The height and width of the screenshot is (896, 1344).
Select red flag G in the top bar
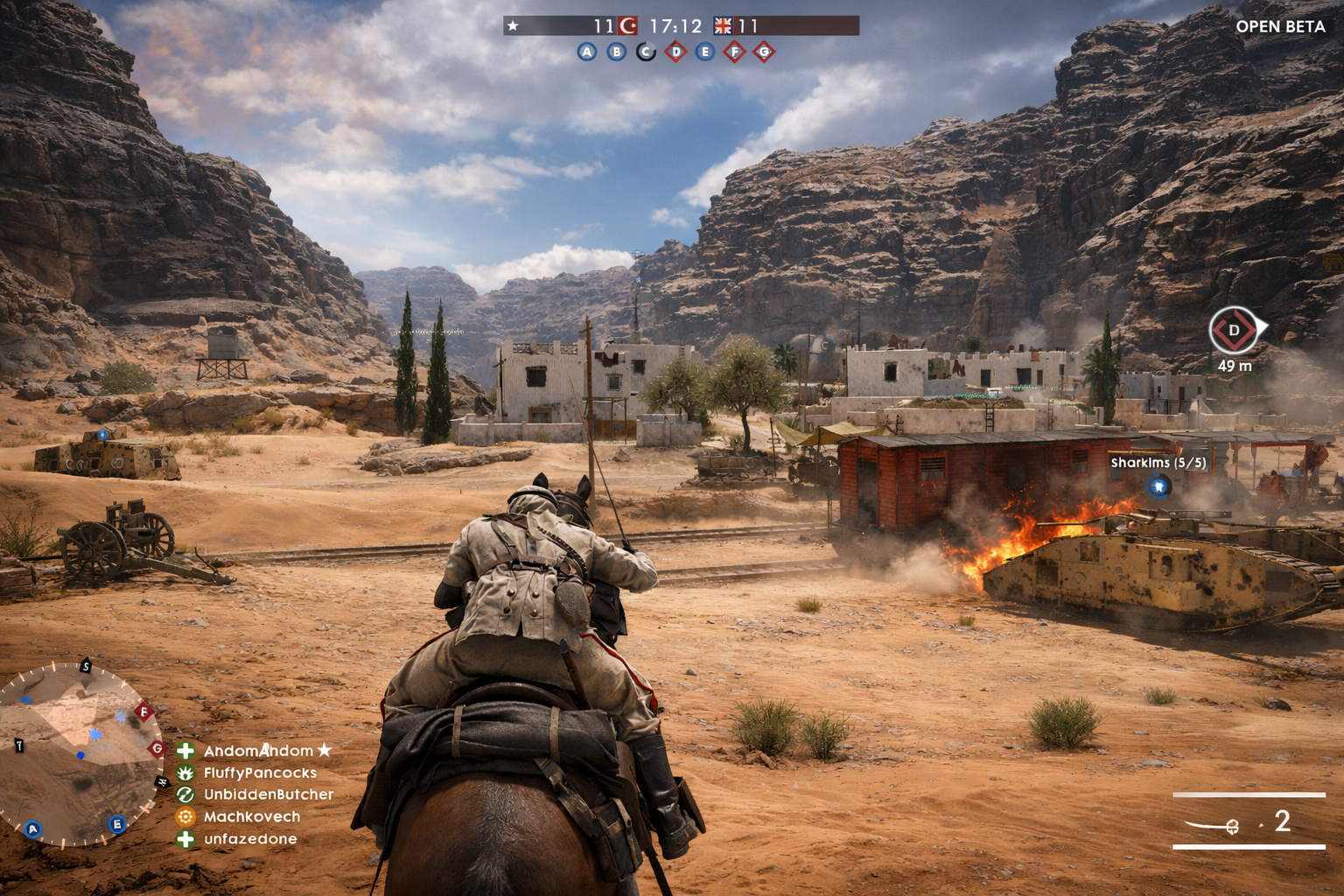coord(764,52)
